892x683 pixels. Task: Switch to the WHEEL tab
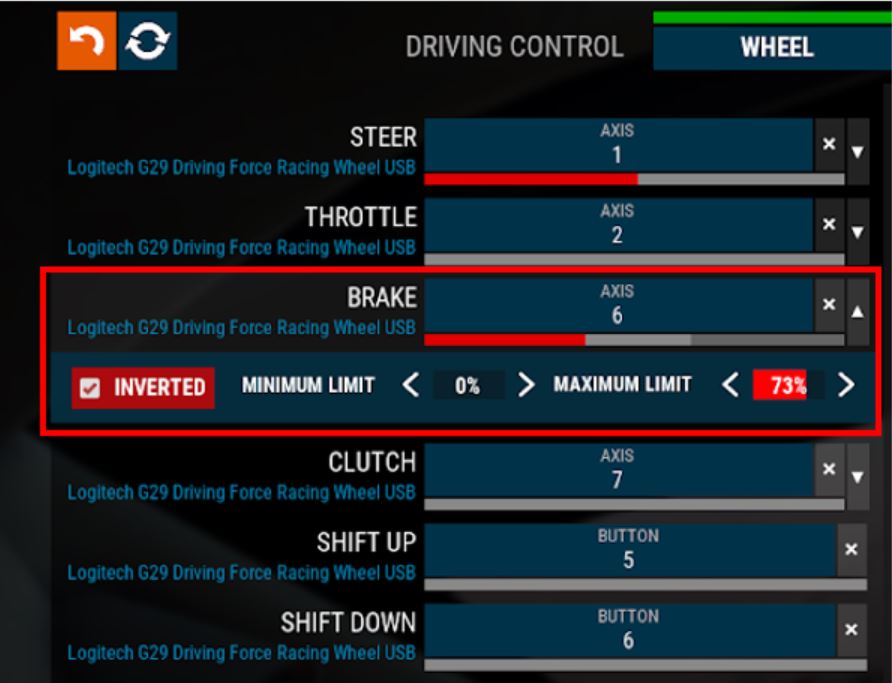point(776,47)
